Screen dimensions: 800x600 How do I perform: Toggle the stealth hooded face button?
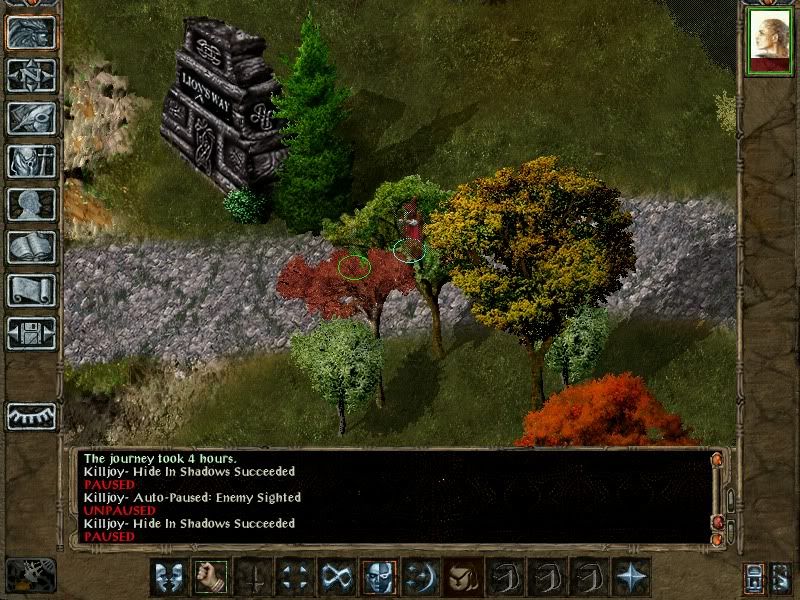(x=378, y=577)
